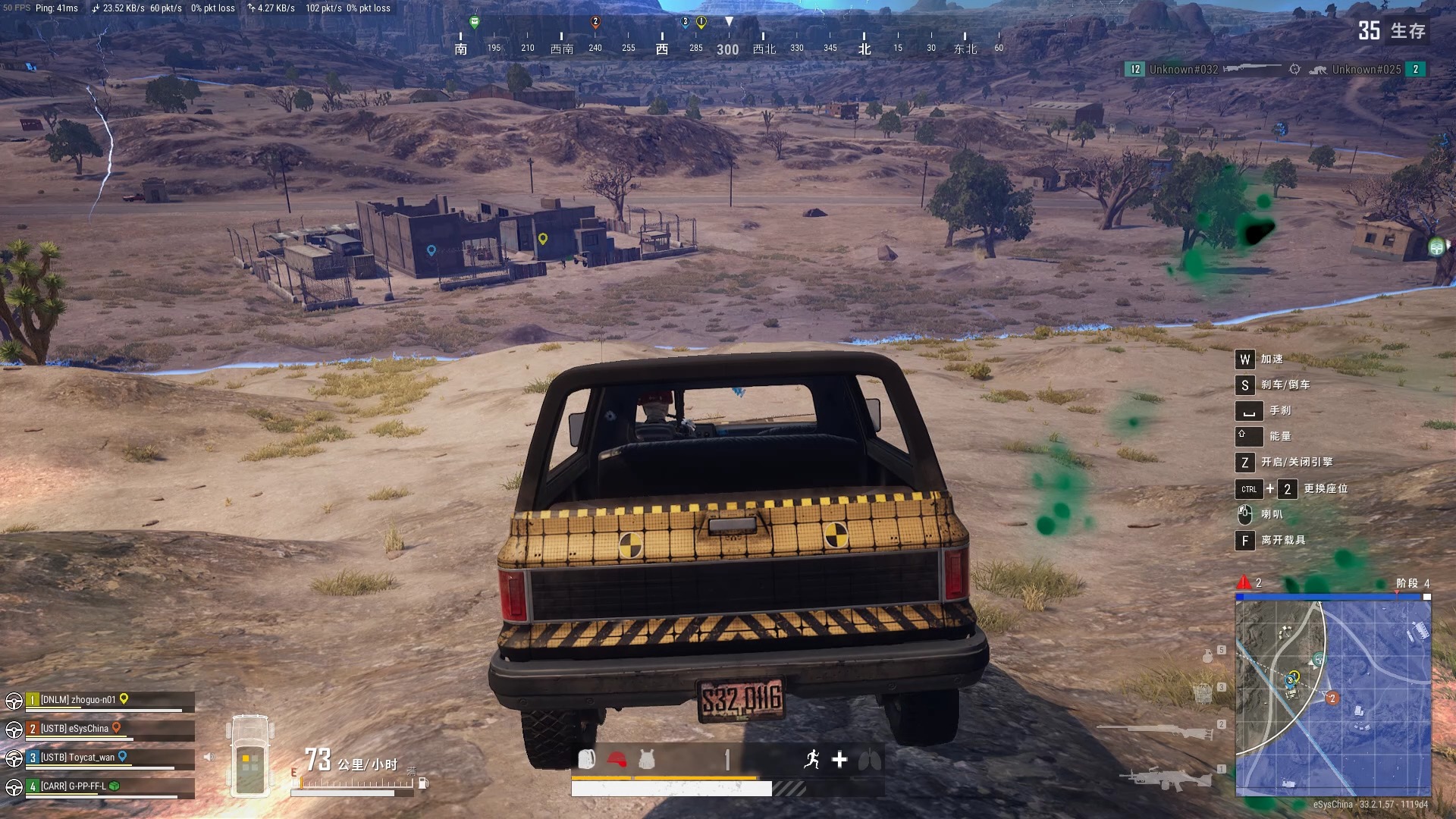Screen dimensions: 1456x819
Task: Click the compass heading bar
Action: 728,43
